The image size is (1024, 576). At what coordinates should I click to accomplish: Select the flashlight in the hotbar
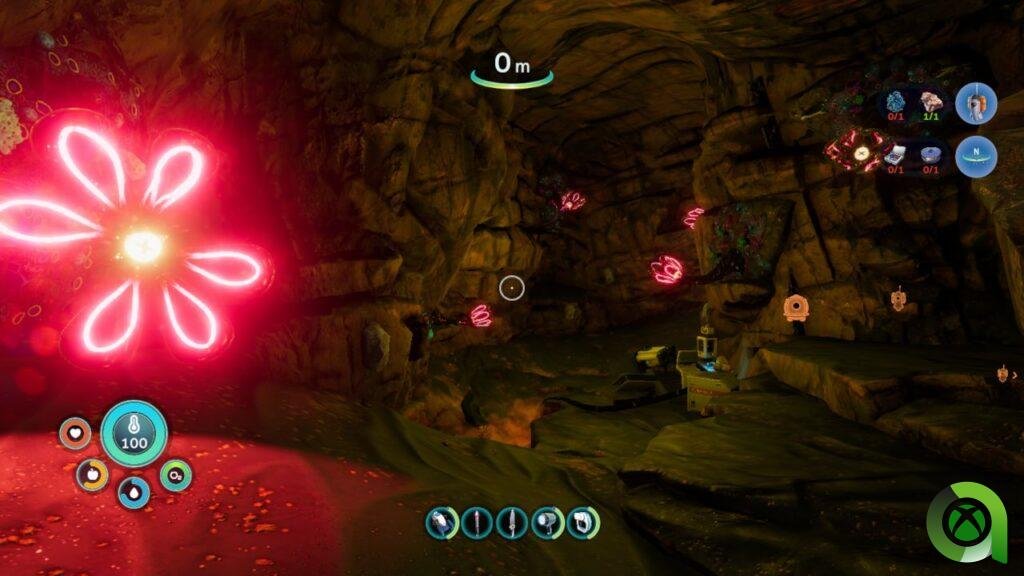click(x=546, y=522)
